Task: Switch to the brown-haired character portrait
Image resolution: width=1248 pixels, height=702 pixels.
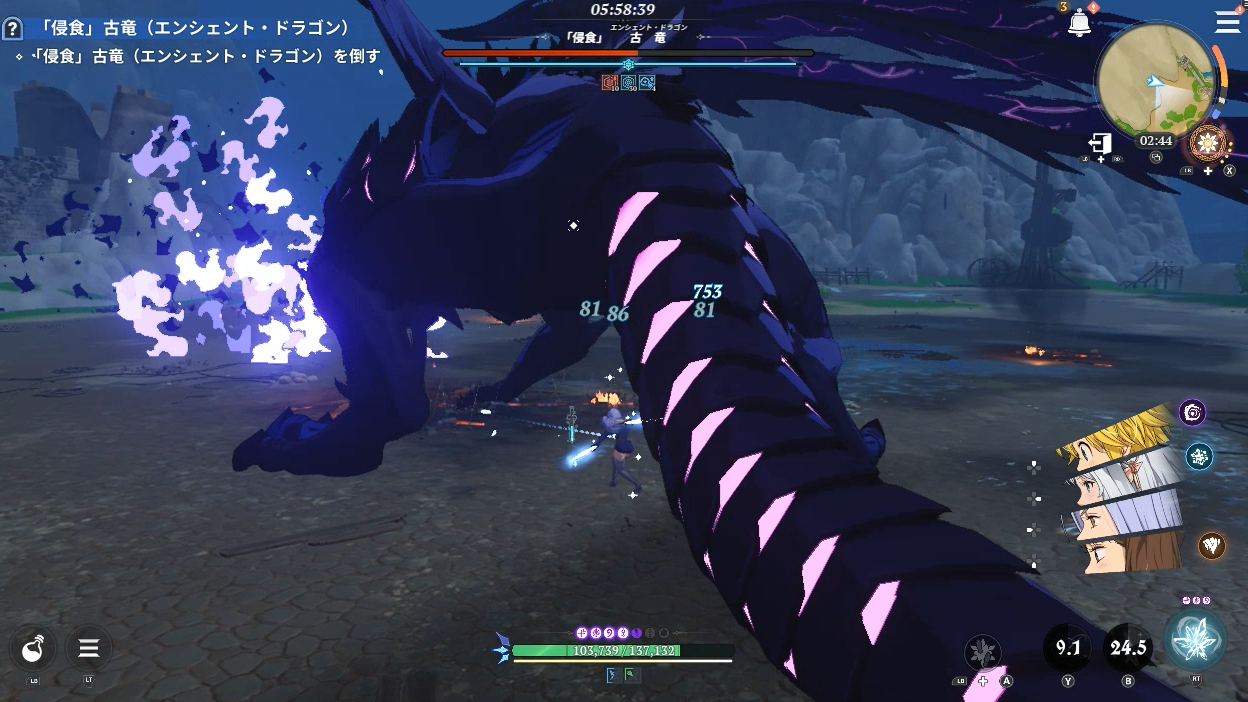Action: pos(1130,551)
